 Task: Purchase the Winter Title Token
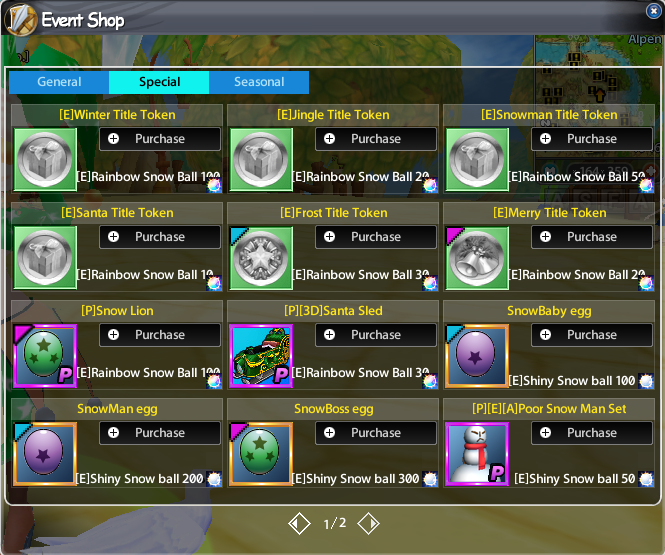pos(160,139)
